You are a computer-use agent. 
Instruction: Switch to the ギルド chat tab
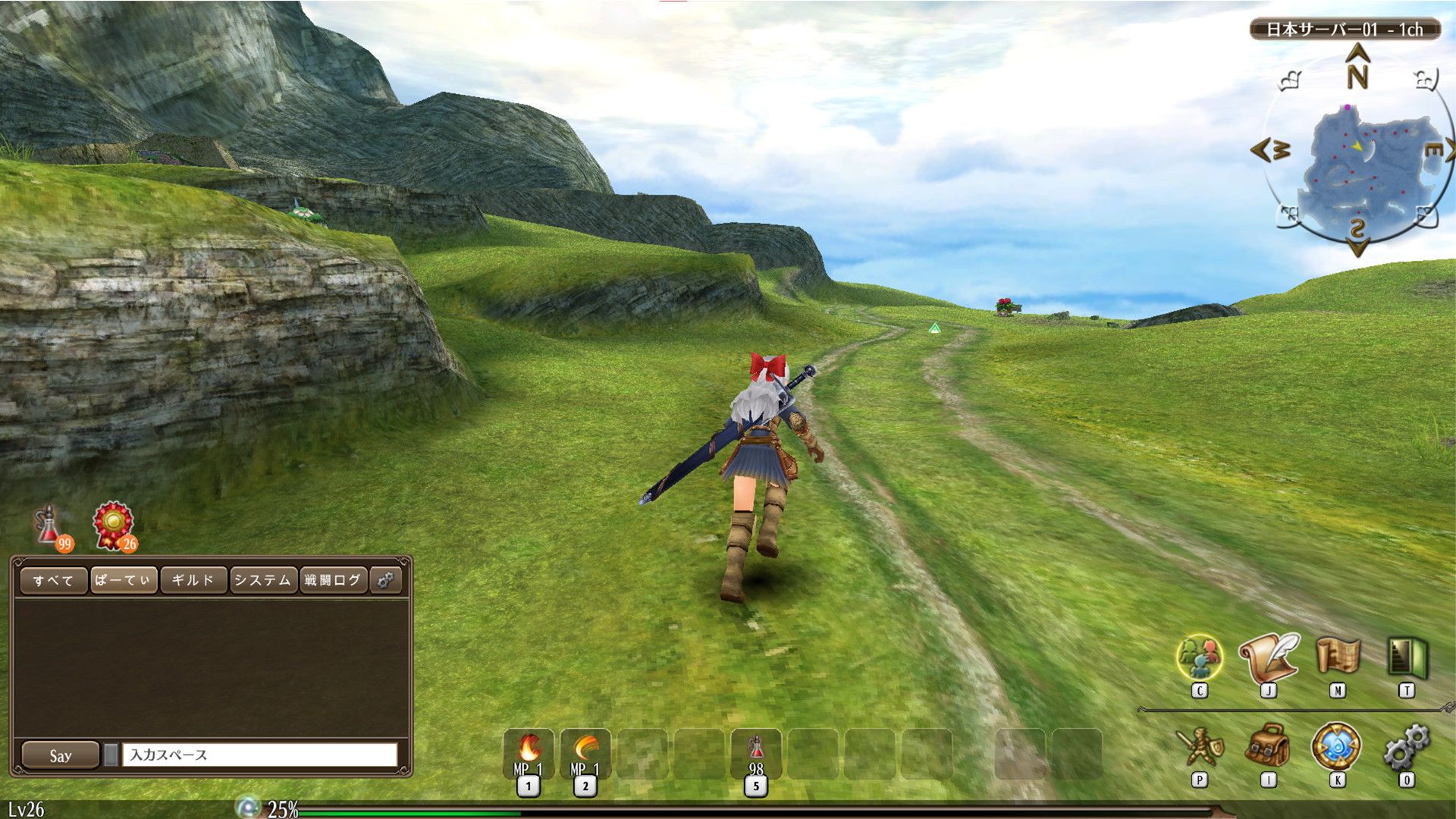(193, 580)
